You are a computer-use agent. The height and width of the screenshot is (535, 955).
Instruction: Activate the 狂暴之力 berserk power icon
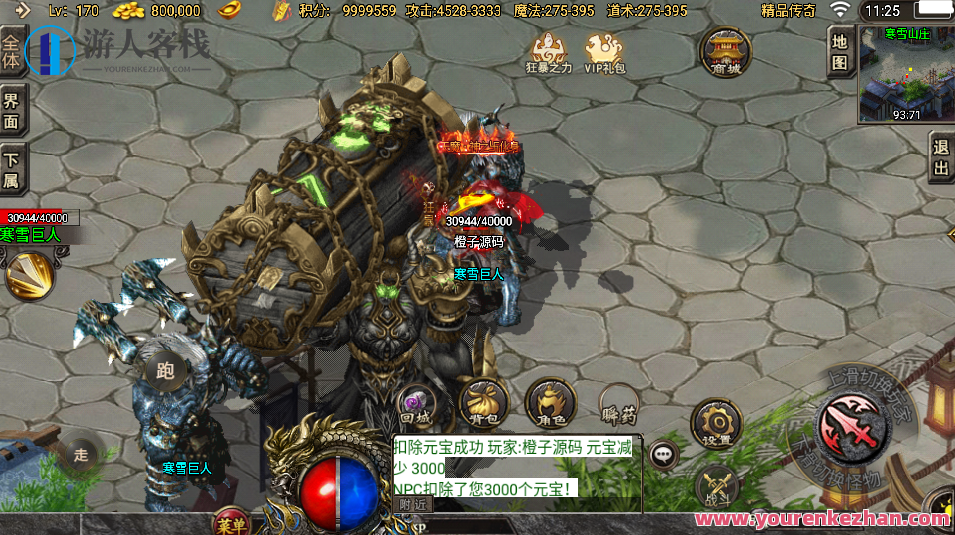(x=548, y=52)
